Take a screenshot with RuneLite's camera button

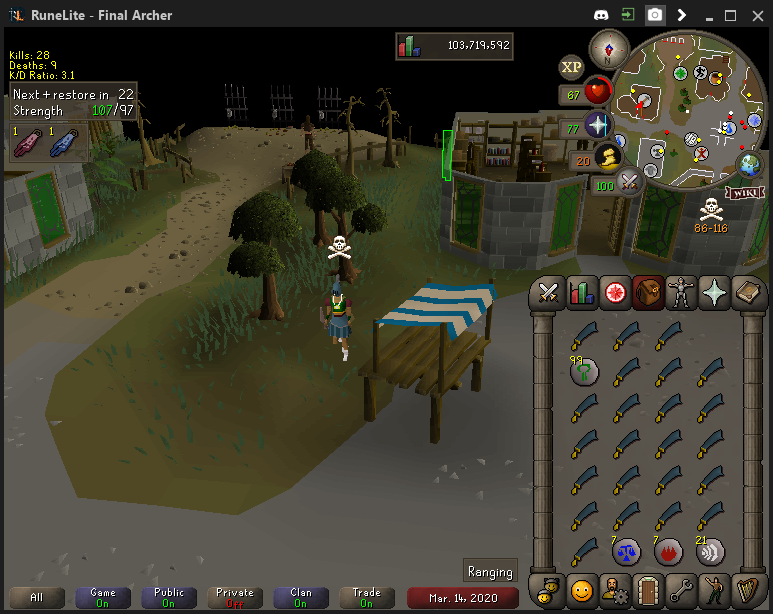click(654, 15)
